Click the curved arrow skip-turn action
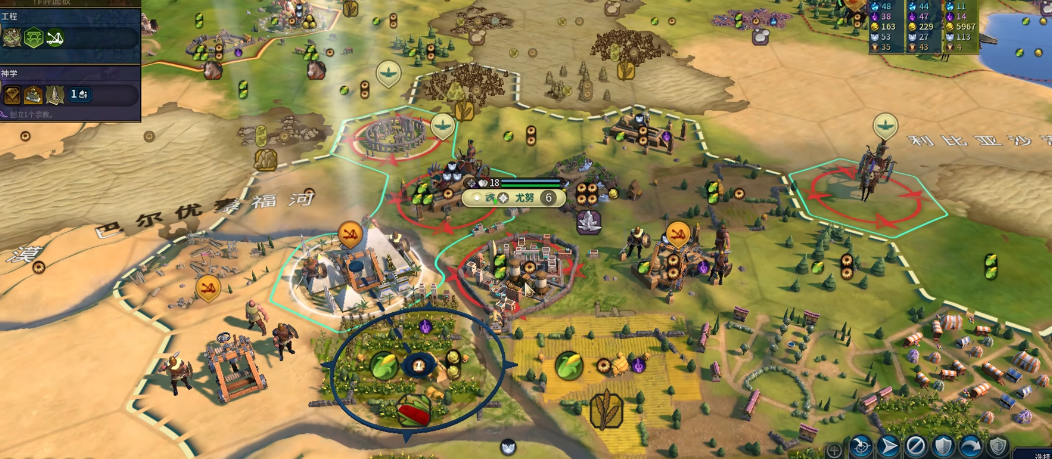The width and height of the screenshot is (1052, 459). click(970, 446)
